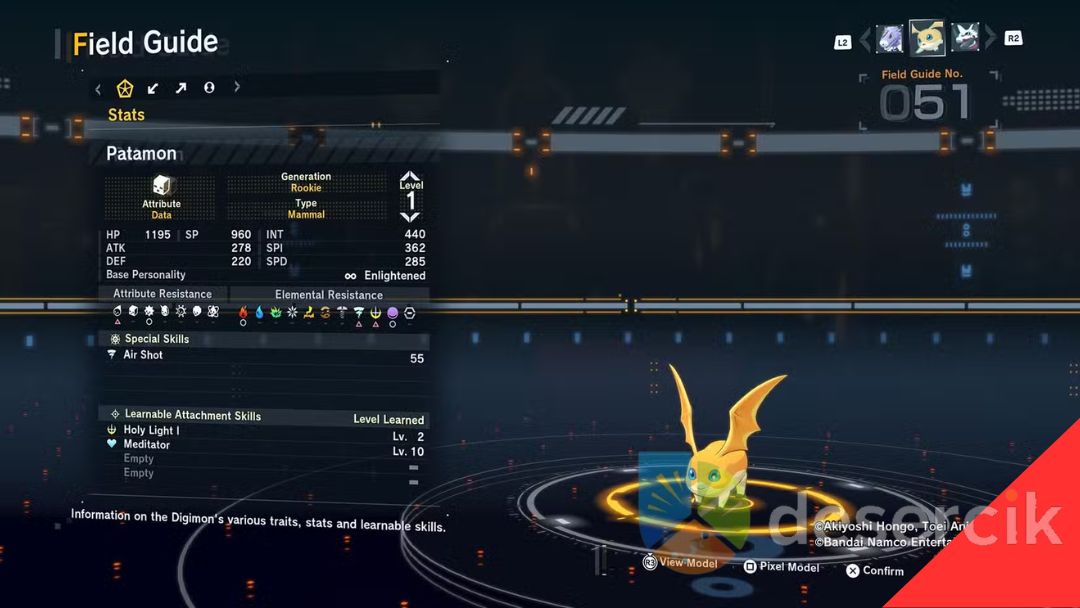Click the right chevron beside the tab icons
1080x608 pixels.
pyautogui.click(x=237, y=88)
